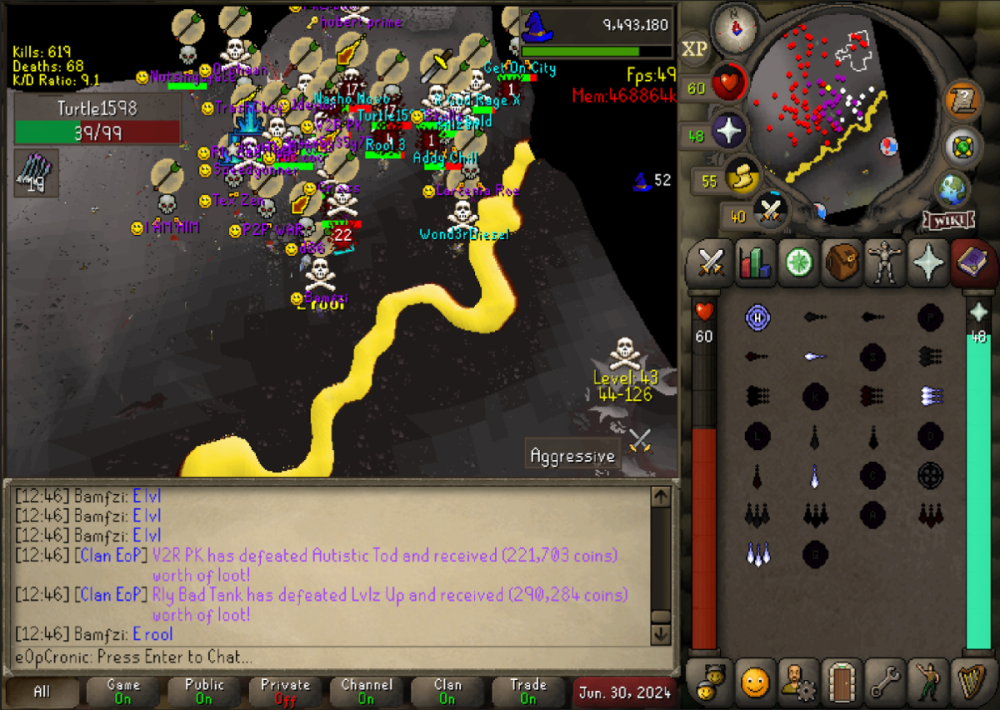Open the wrench Settings tab
The image size is (1000, 710).
(886, 682)
